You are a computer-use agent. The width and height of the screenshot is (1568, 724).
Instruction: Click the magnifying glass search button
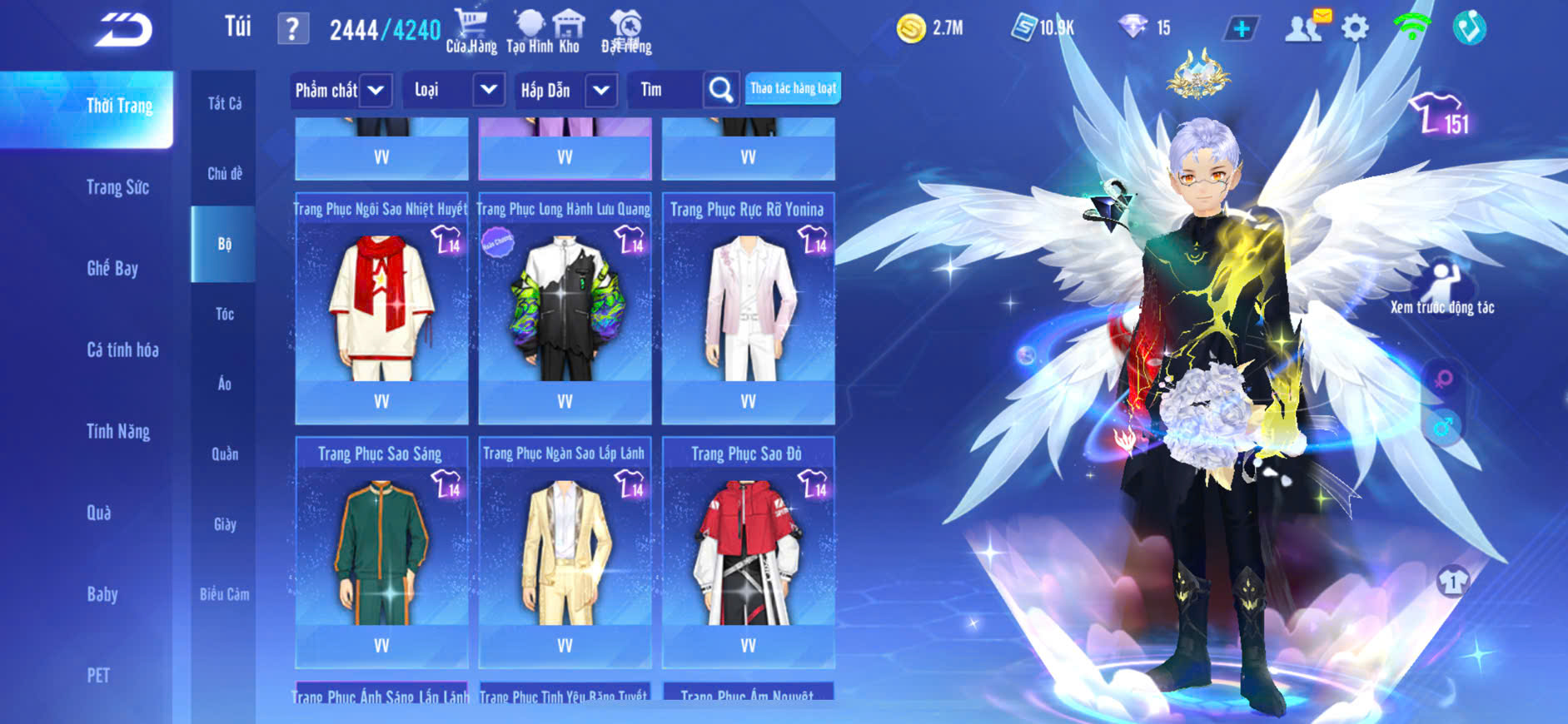tap(721, 90)
